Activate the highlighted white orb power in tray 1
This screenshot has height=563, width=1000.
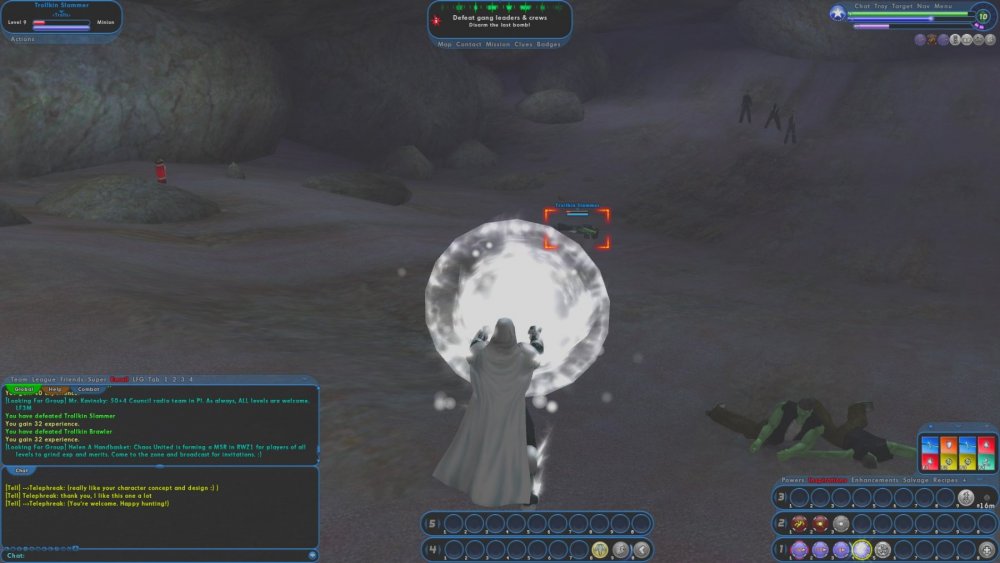(861, 549)
